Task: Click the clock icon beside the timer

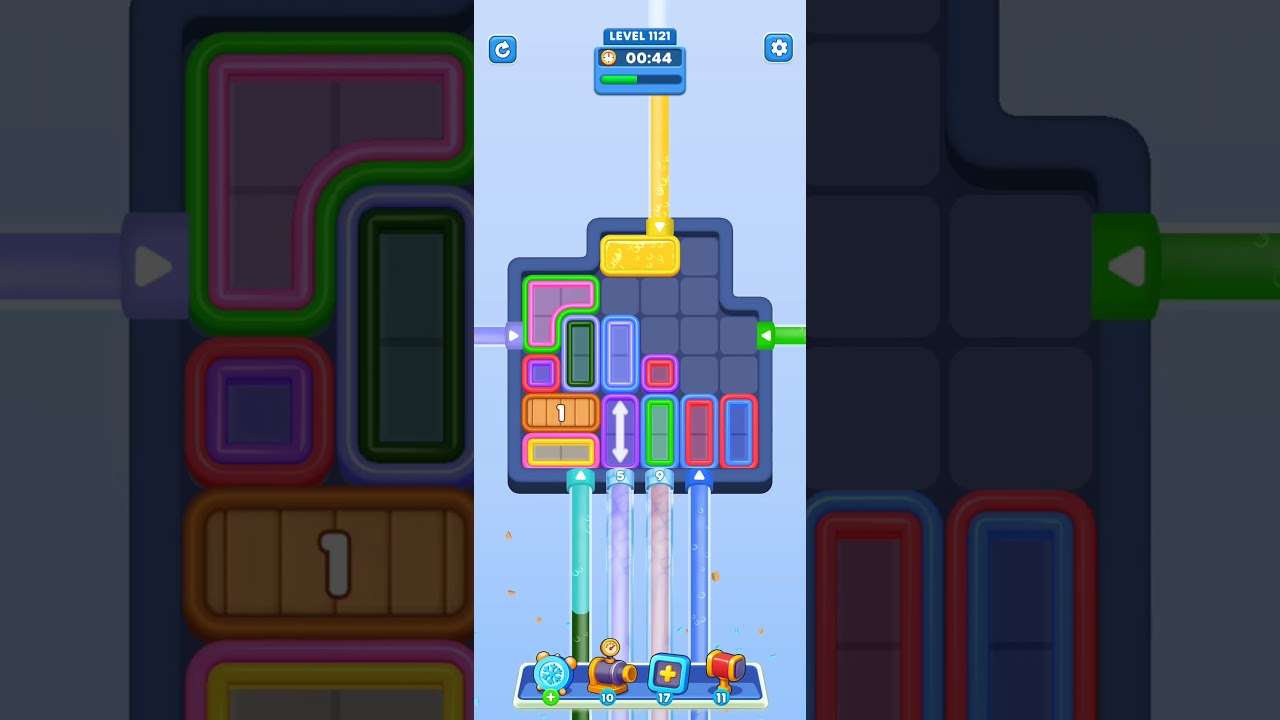Action: (x=610, y=57)
